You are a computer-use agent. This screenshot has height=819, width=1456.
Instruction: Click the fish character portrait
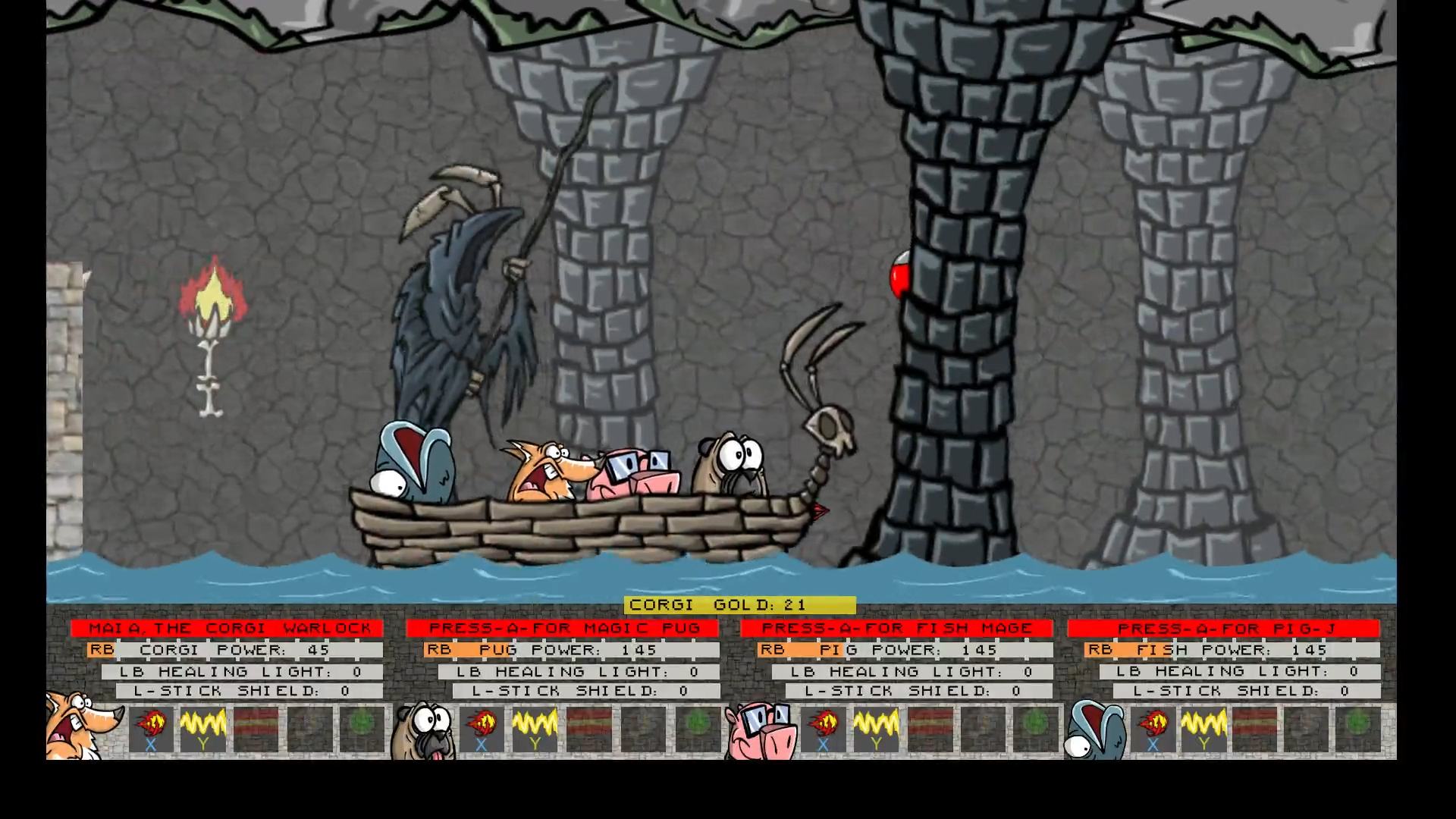point(1094,730)
